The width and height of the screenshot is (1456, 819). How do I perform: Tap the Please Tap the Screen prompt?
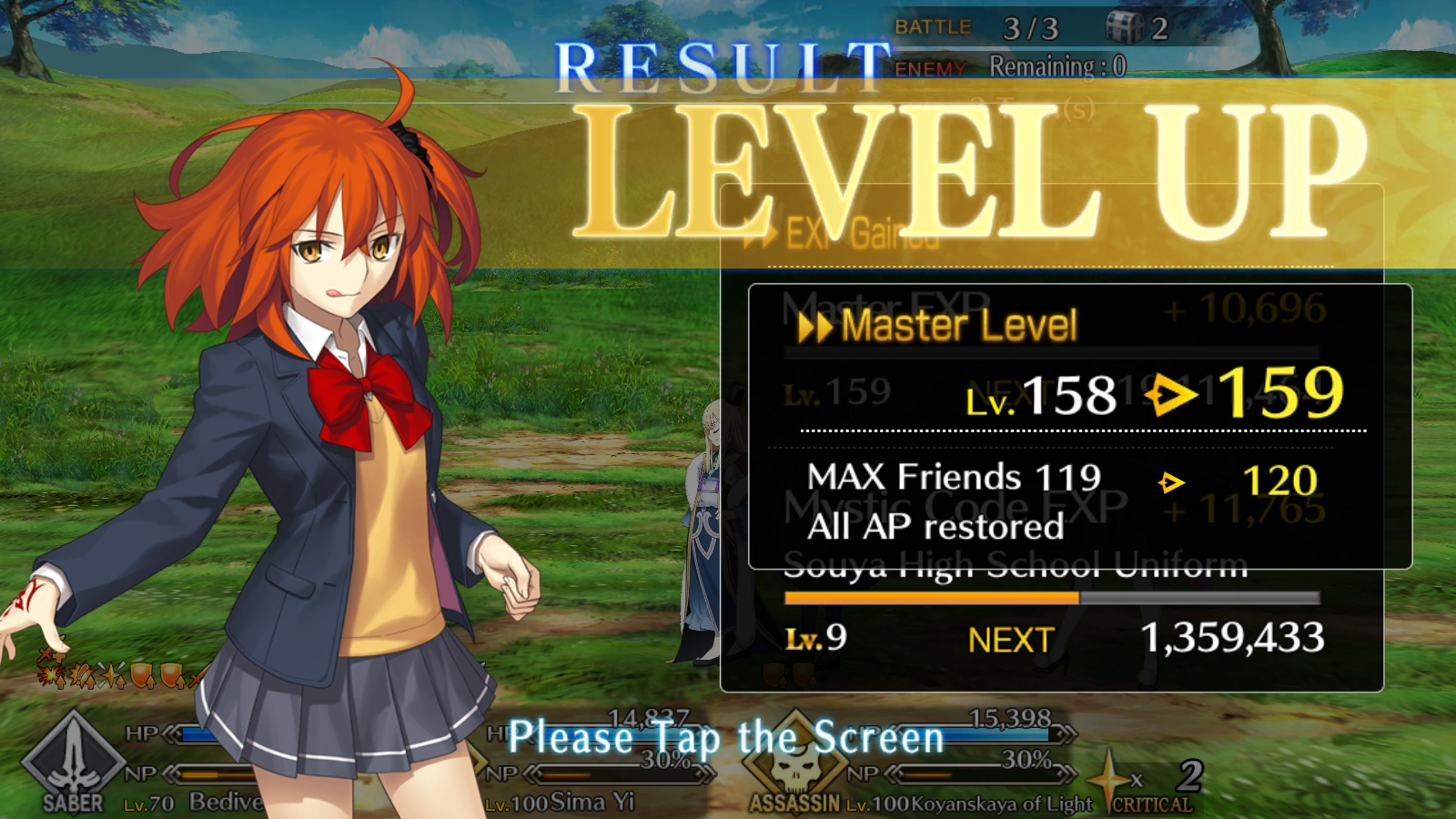coord(726,737)
